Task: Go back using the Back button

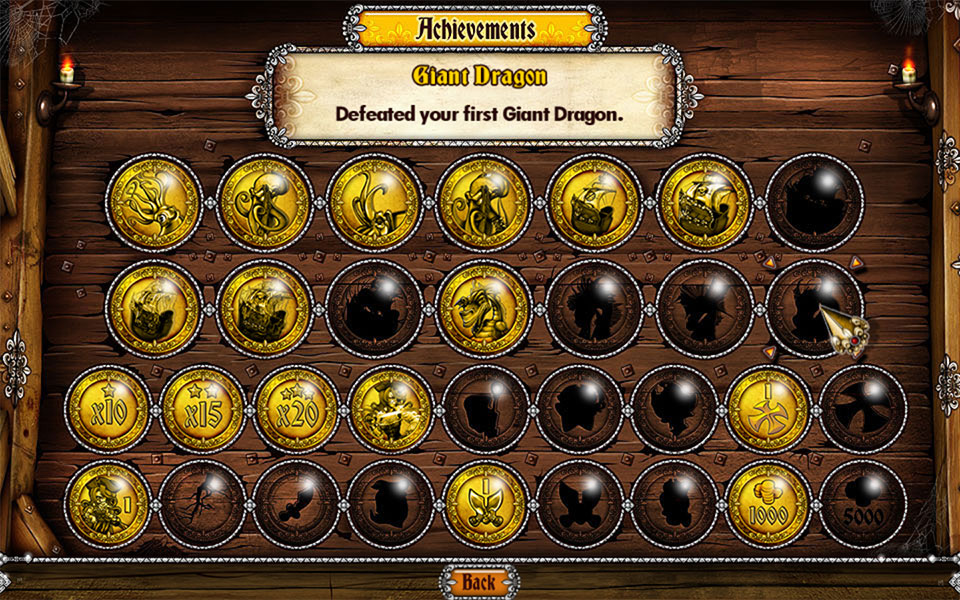Action: coord(479,581)
